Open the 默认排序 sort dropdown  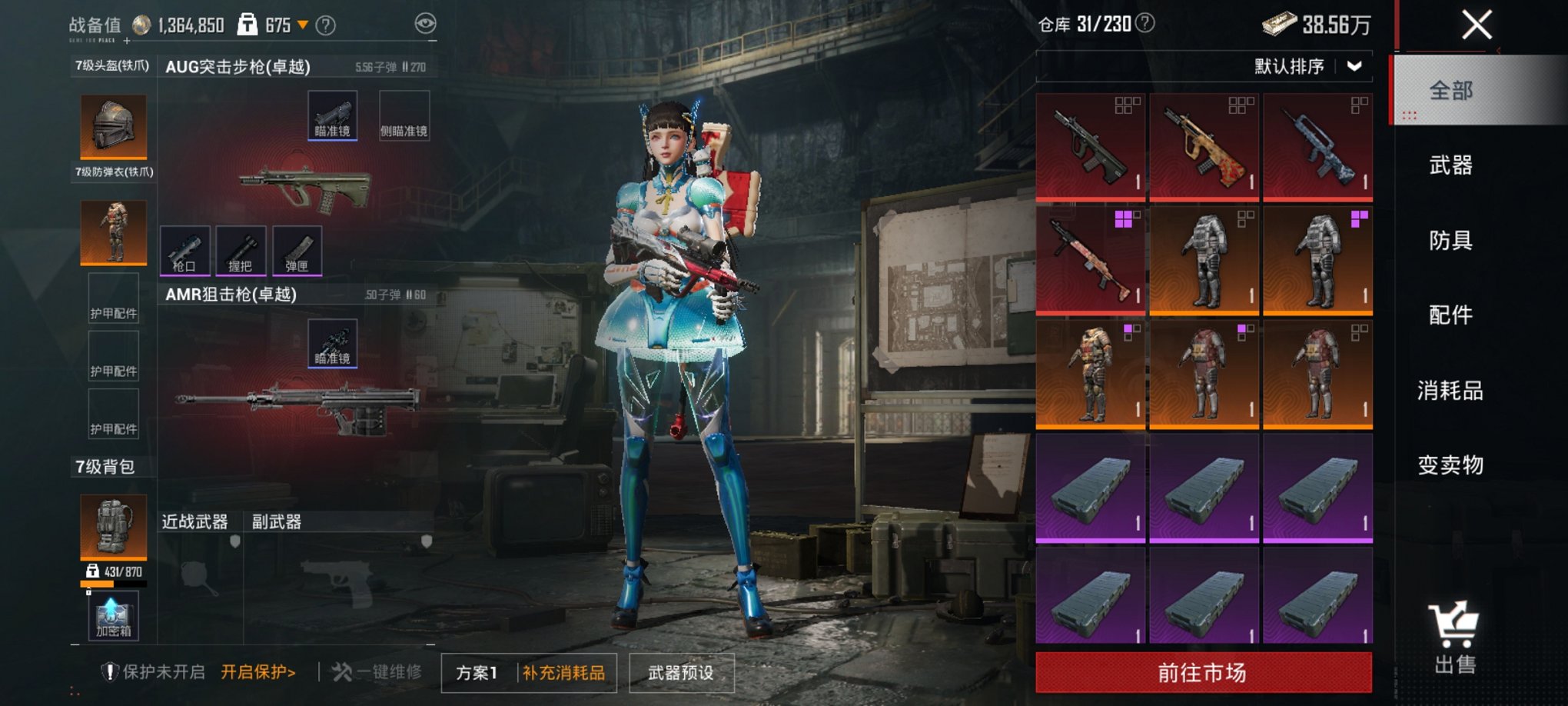(x=1308, y=66)
